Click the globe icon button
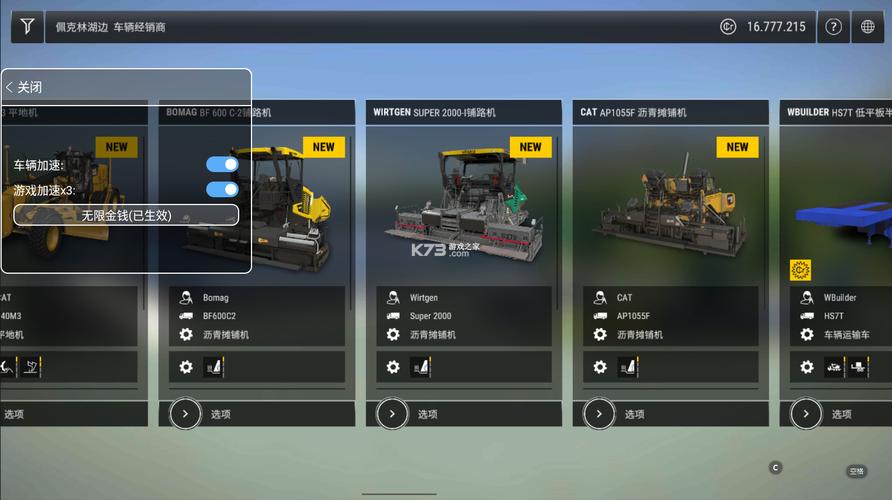892x500 pixels. (868, 27)
